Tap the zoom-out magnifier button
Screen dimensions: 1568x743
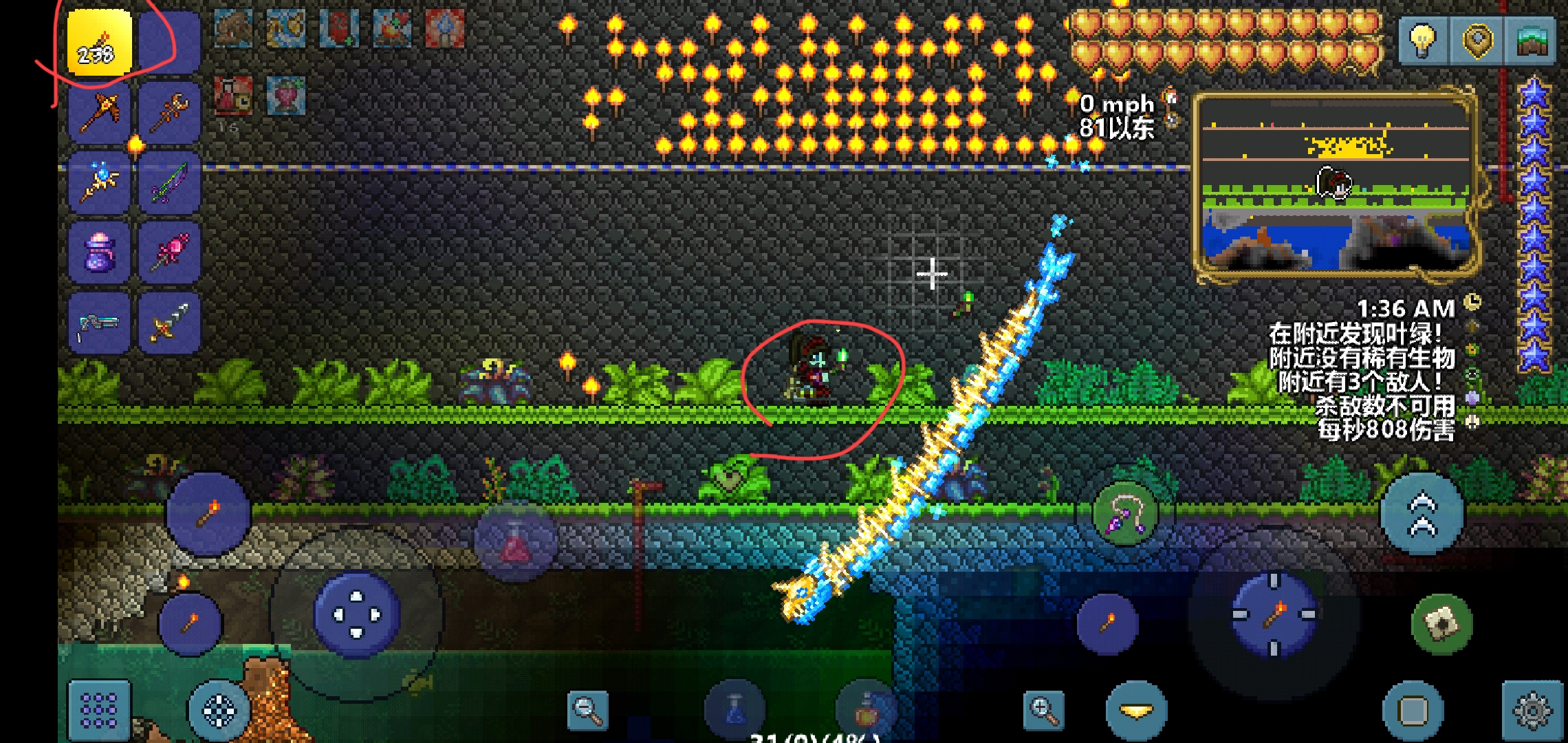tap(588, 710)
